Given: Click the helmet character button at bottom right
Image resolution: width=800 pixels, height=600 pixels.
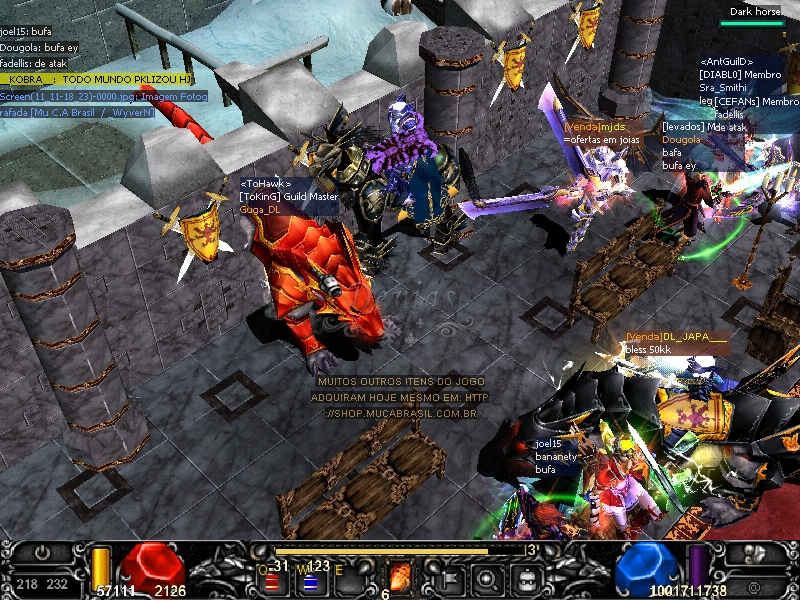Looking at the screenshot, I should pyautogui.click(x=756, y=553).
